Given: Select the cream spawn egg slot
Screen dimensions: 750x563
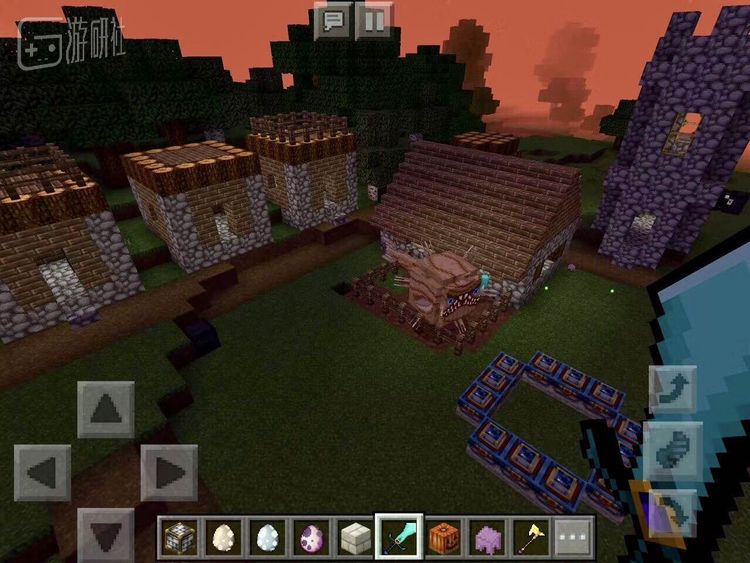Looking at the screenshot, I should pos(224,538).
